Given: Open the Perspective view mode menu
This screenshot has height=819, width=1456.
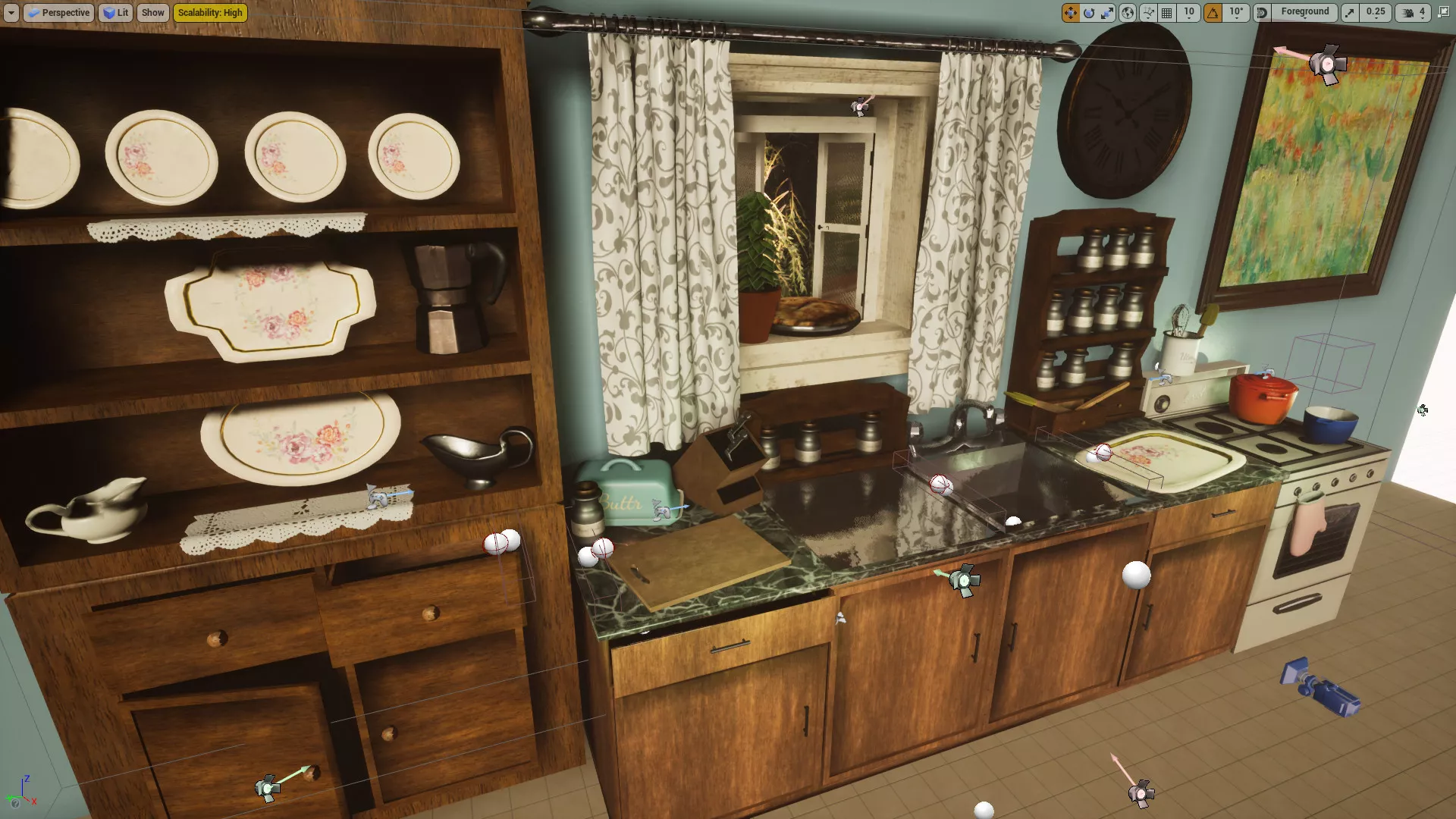Looking at the screenshot, I should [58, 13].
